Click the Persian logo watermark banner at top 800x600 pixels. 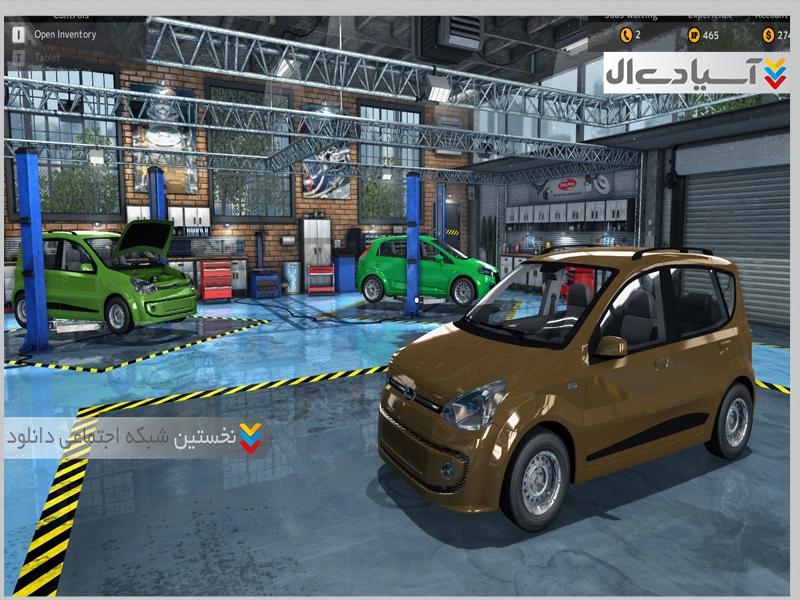695,73
